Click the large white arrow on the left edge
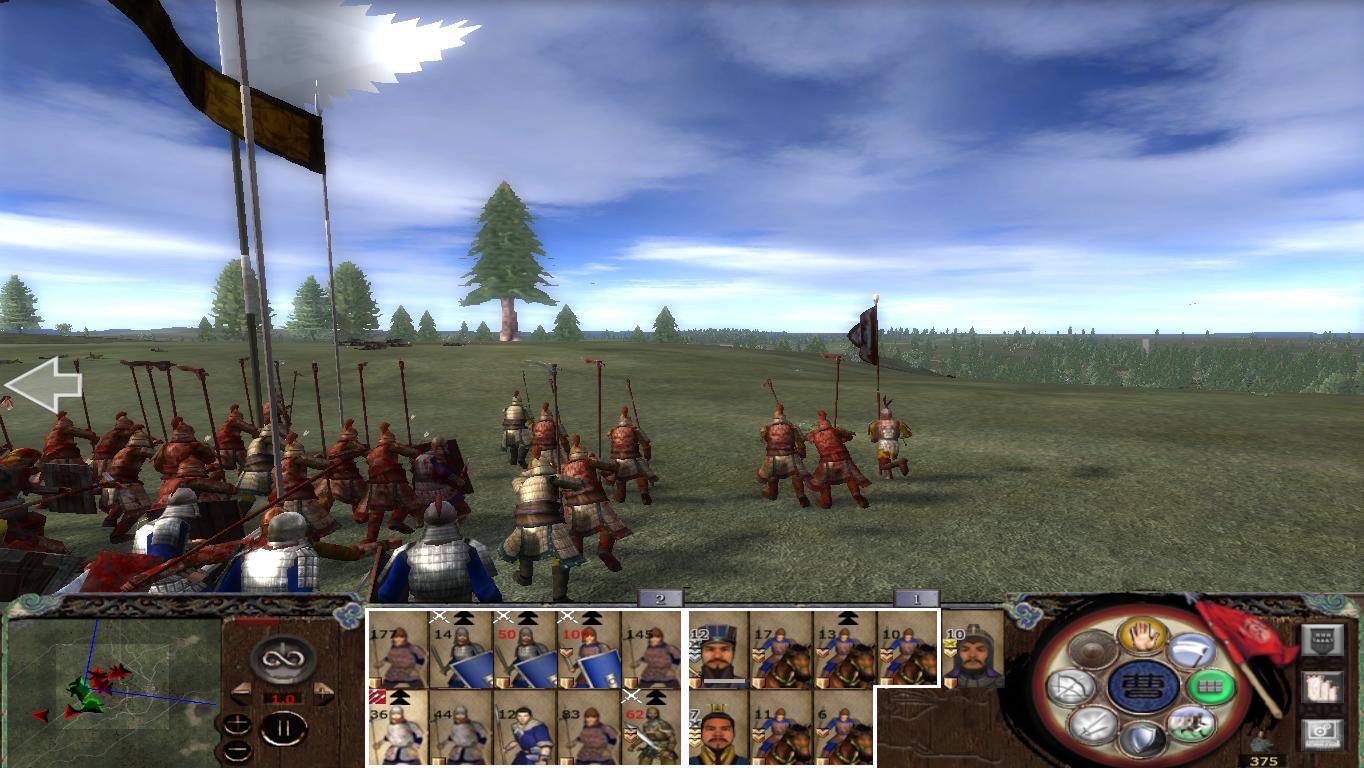The width and height of the screenshot is (1364, 768). [44, 383]
